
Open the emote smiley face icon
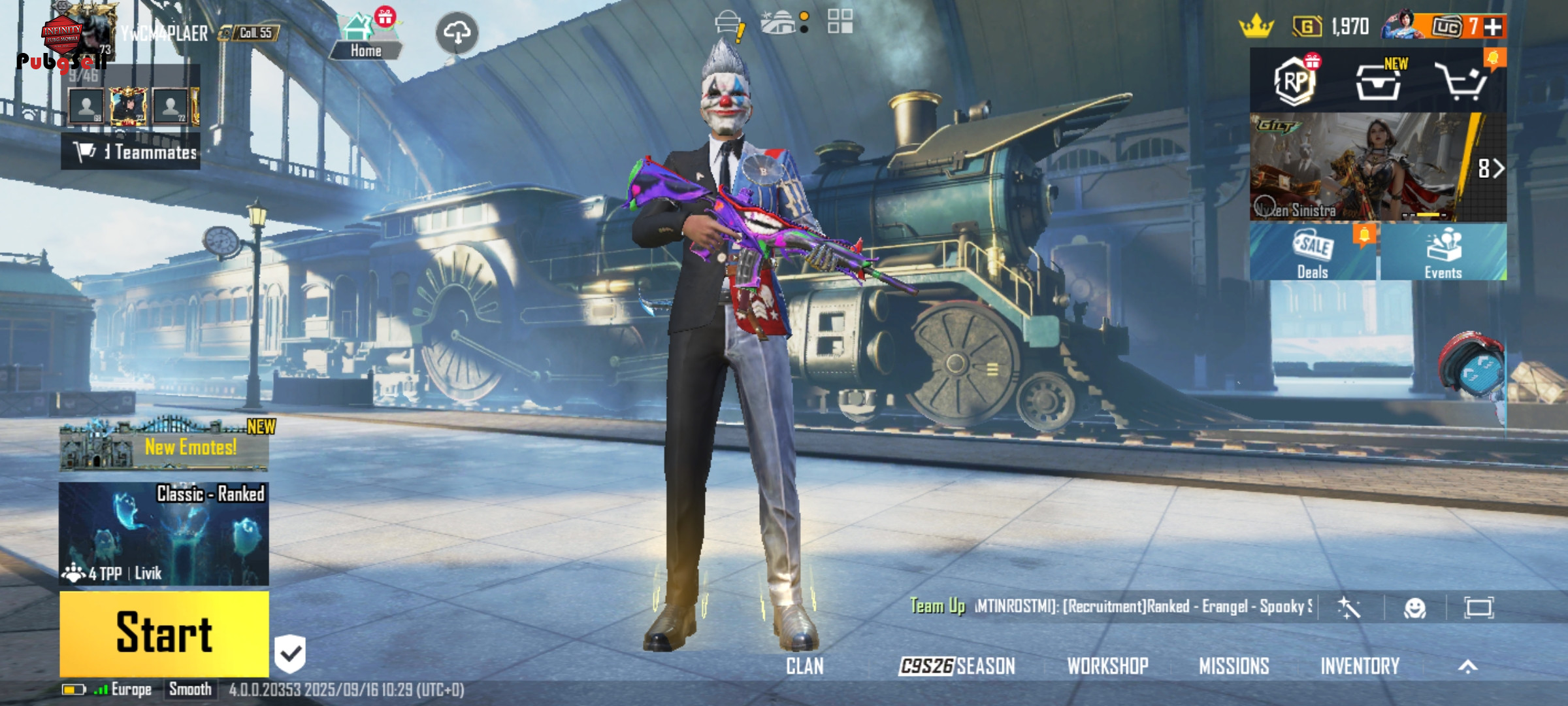(x=1415, y=608)
